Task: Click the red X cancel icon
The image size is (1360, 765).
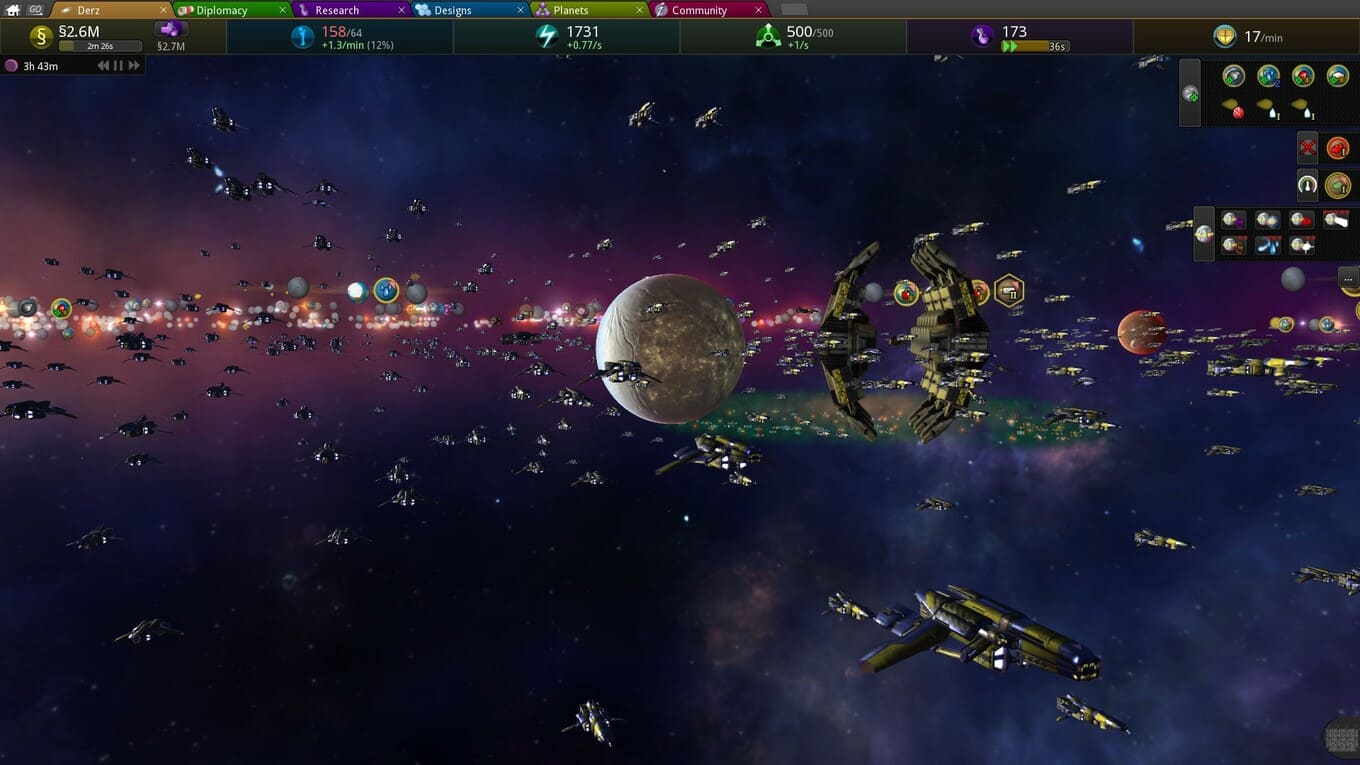Action: pos(1307,149)
